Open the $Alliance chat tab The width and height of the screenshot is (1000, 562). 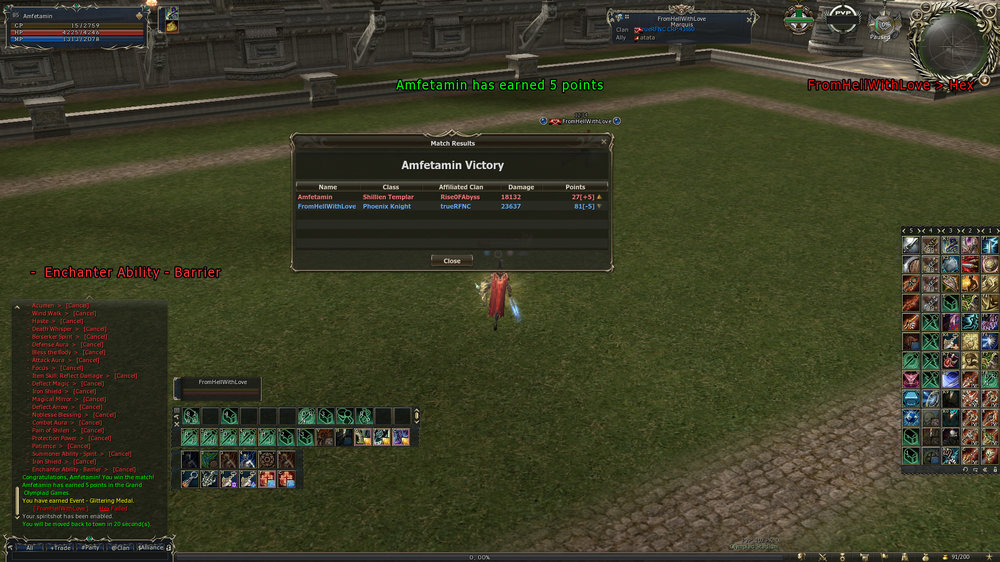[x=151, y=547]
